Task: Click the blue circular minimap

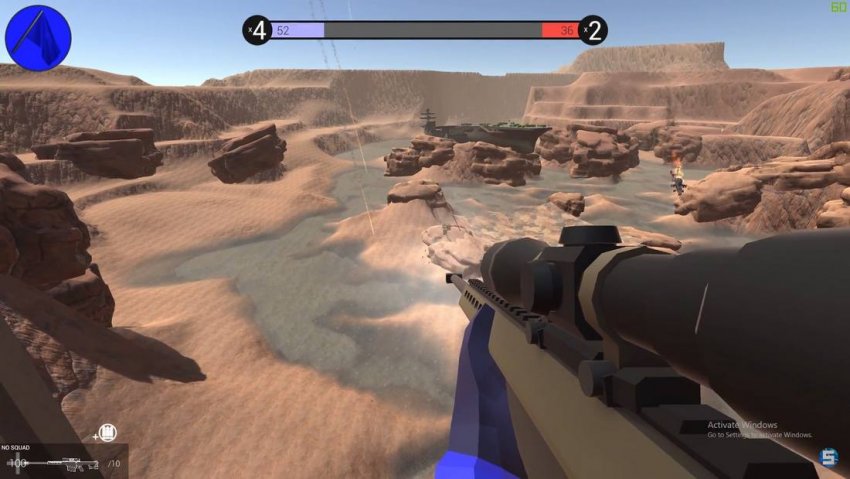Action: tap(38, 38)
